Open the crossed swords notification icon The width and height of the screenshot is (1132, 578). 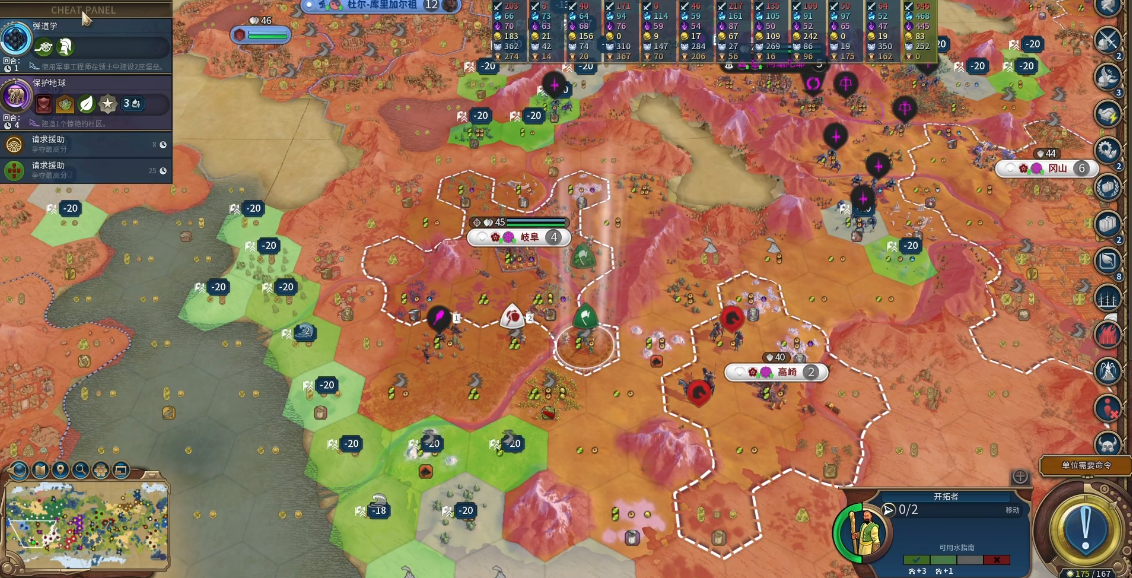tap(1107, 40)
